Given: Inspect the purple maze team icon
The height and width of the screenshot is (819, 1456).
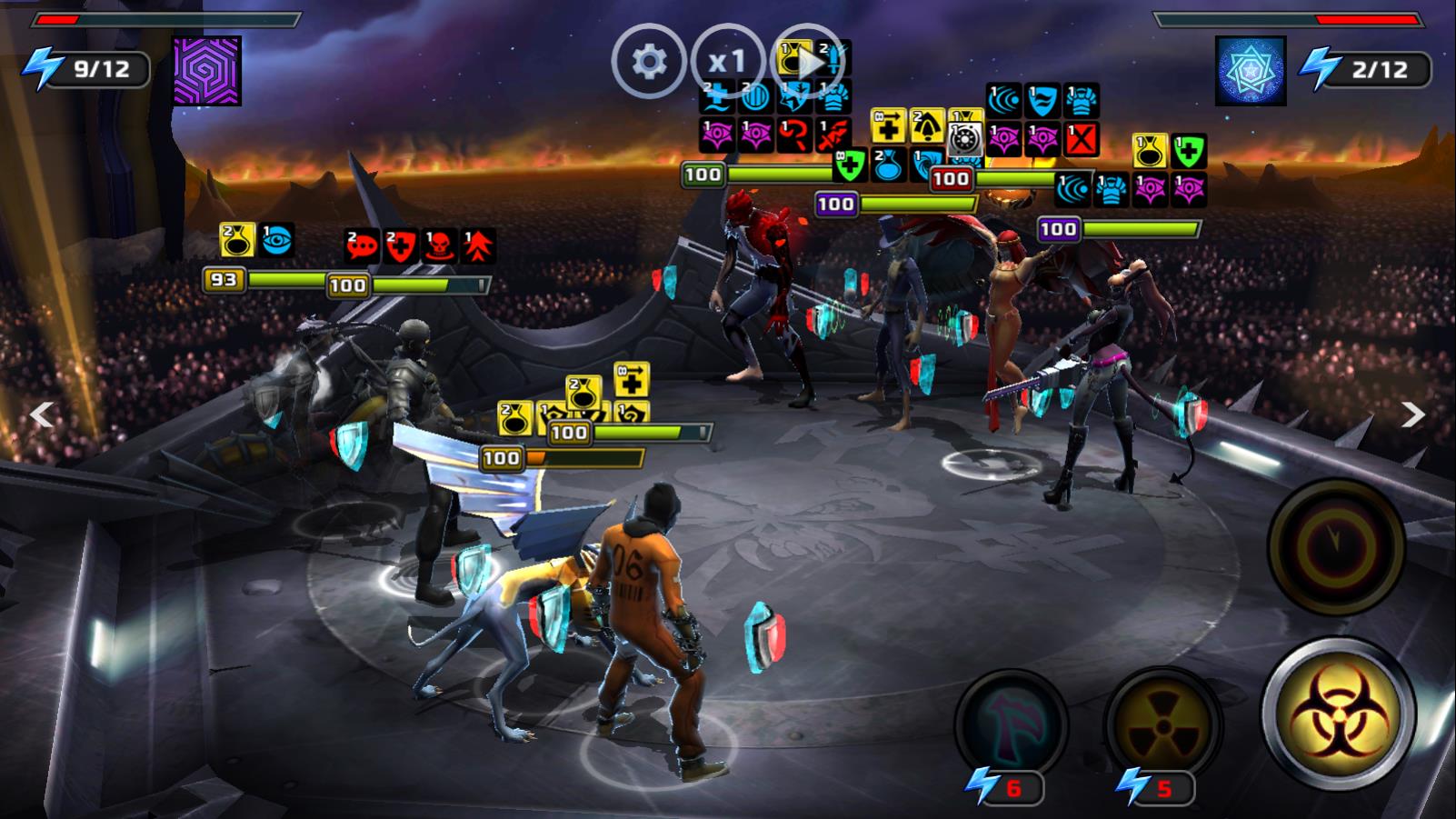Looking at the screenshot, I should pyautogui.click(x=207, y=71).
